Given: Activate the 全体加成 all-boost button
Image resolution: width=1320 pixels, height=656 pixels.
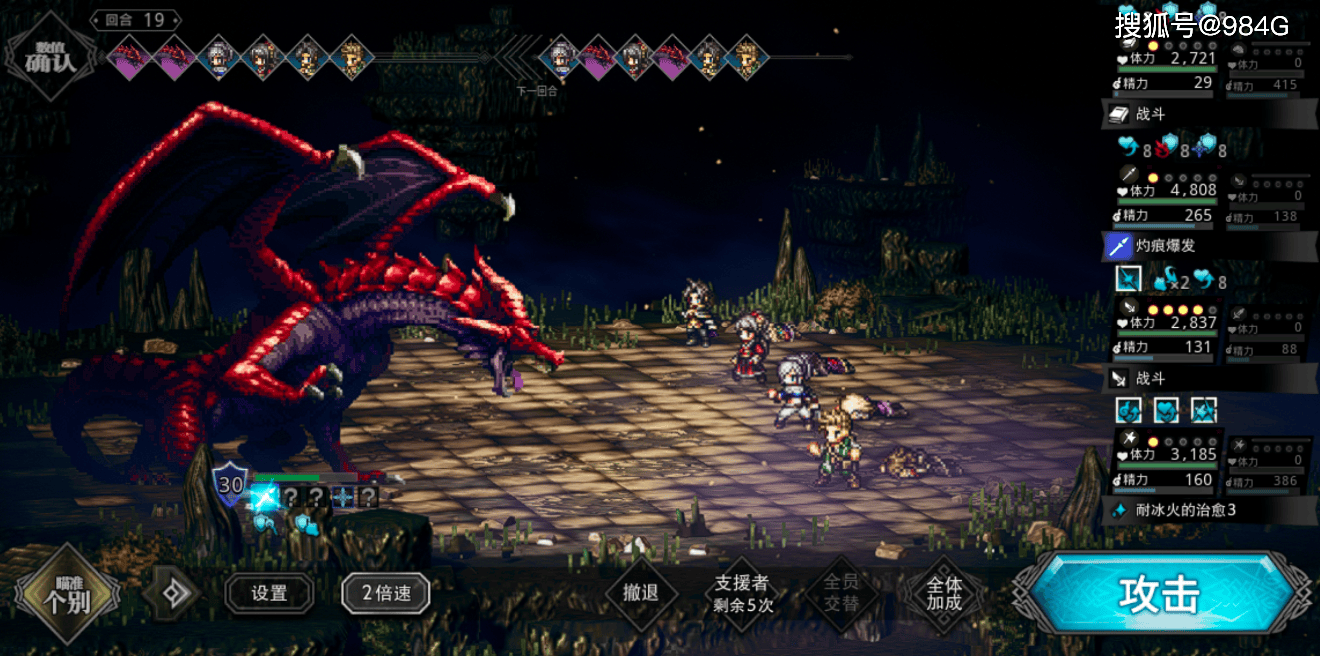Looking at the screenshot, I should [x=943, y=593].
